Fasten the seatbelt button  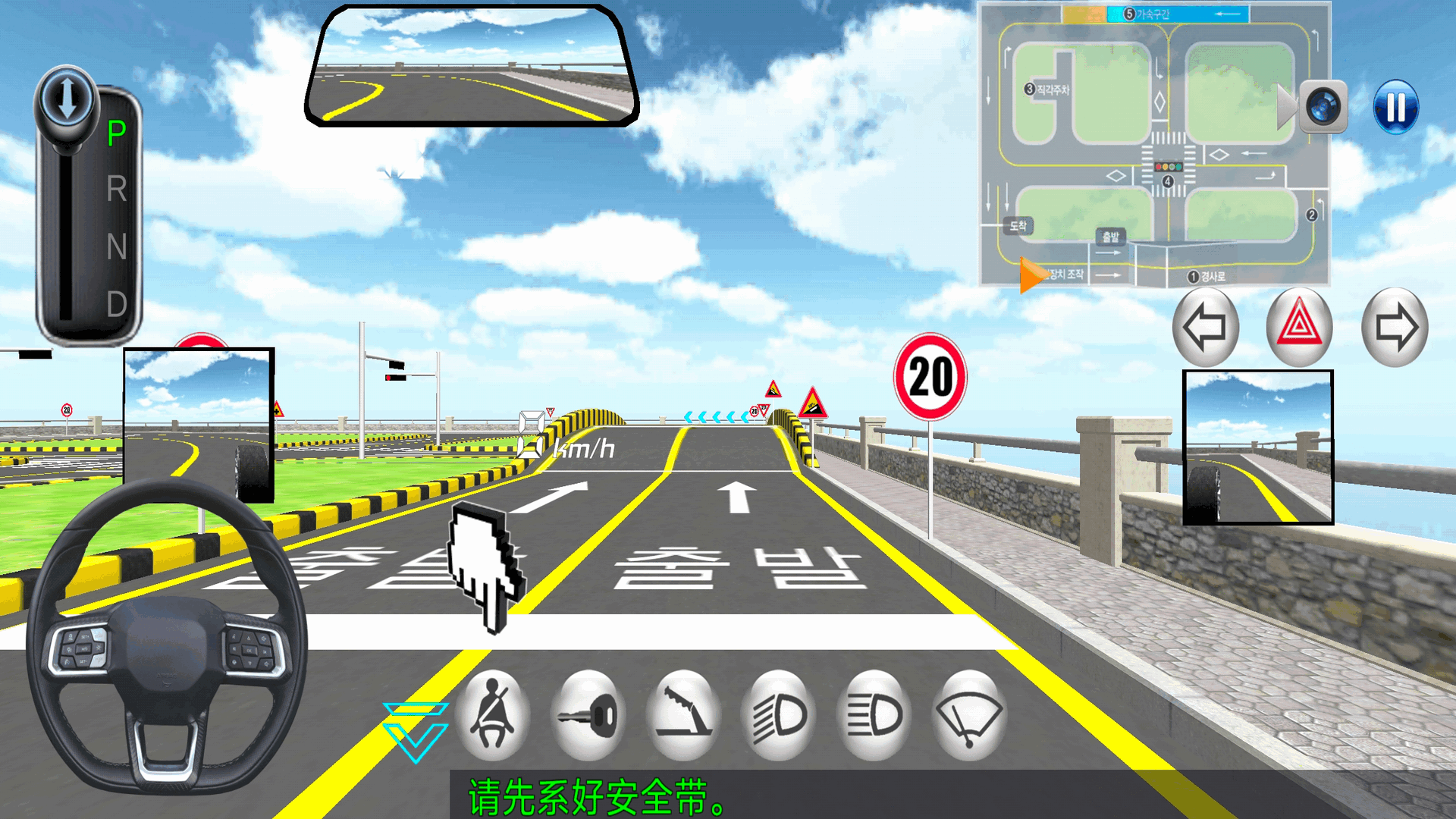click(x=493, y=715)
